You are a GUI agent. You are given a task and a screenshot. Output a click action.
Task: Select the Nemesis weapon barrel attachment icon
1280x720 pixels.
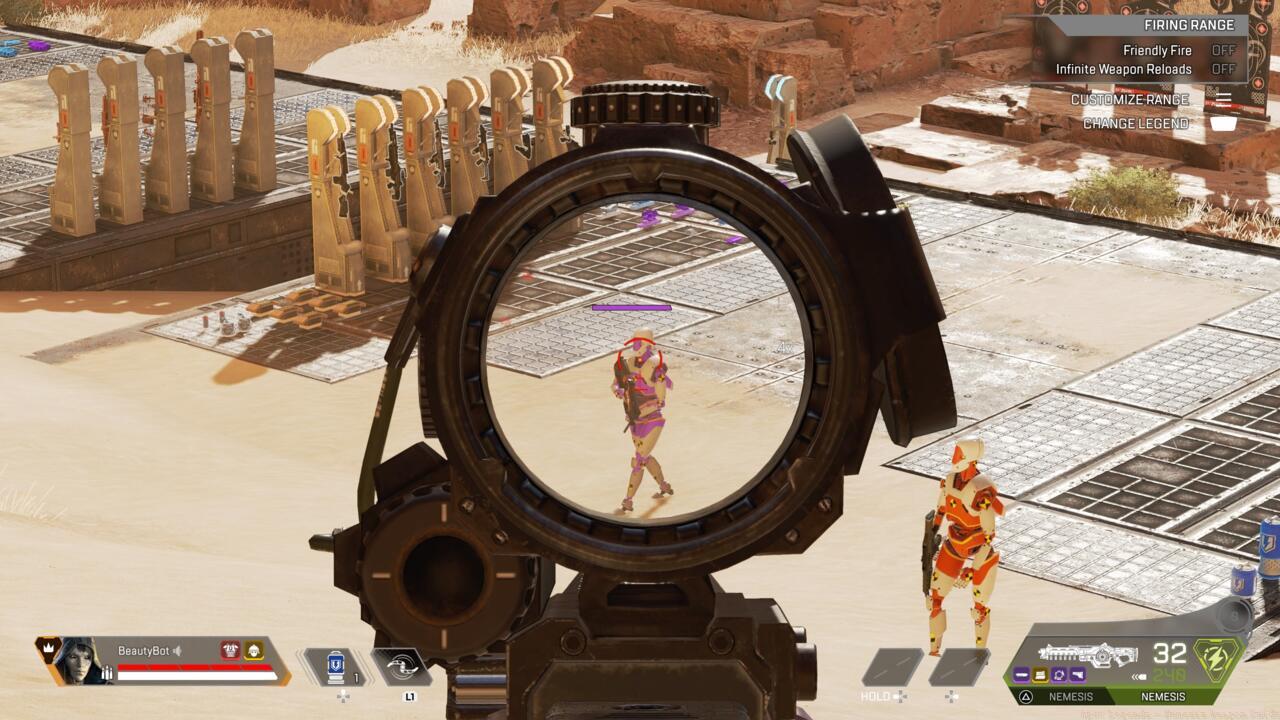pos(1021,674)
